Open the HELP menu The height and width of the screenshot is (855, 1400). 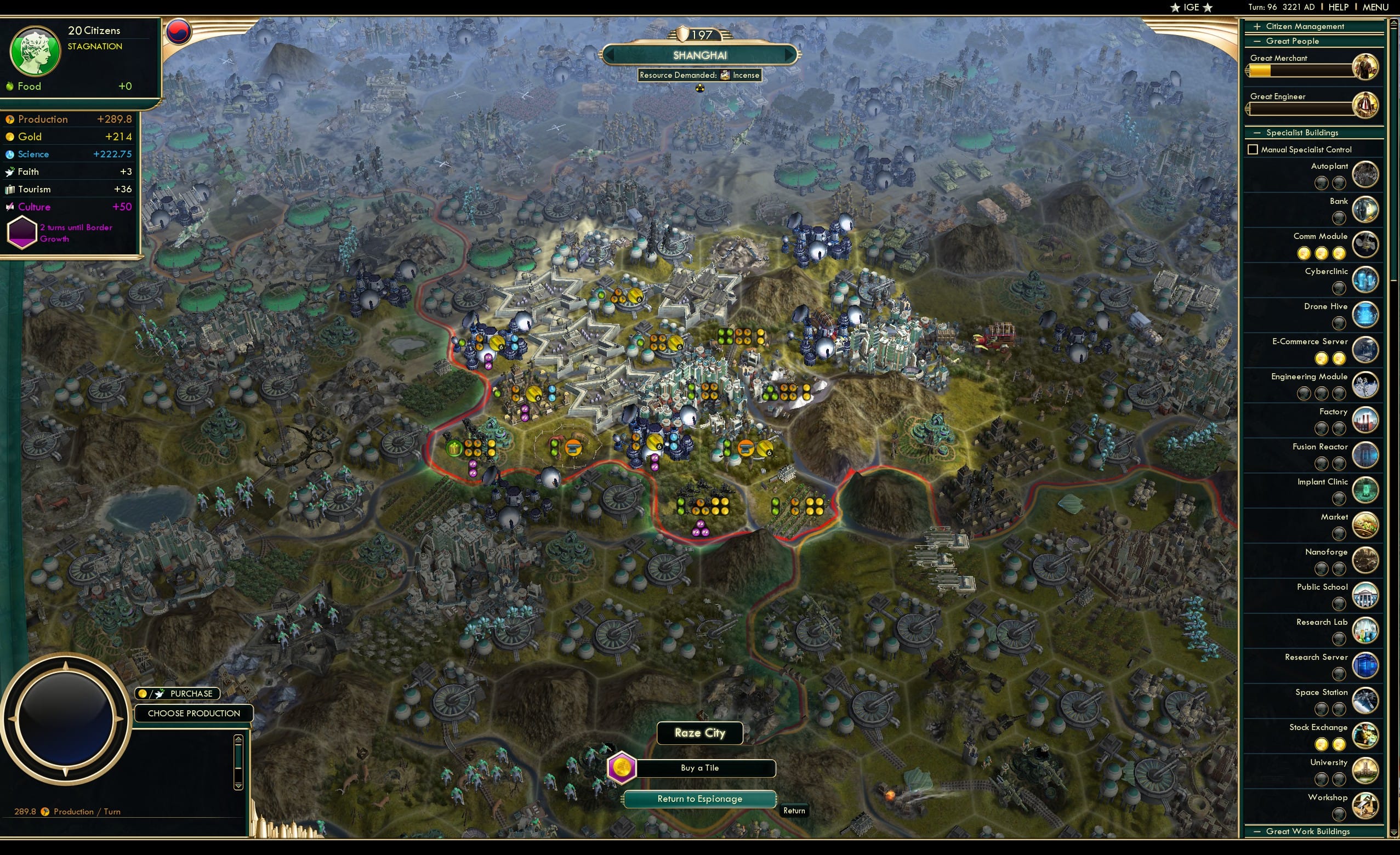[1339, 7]
